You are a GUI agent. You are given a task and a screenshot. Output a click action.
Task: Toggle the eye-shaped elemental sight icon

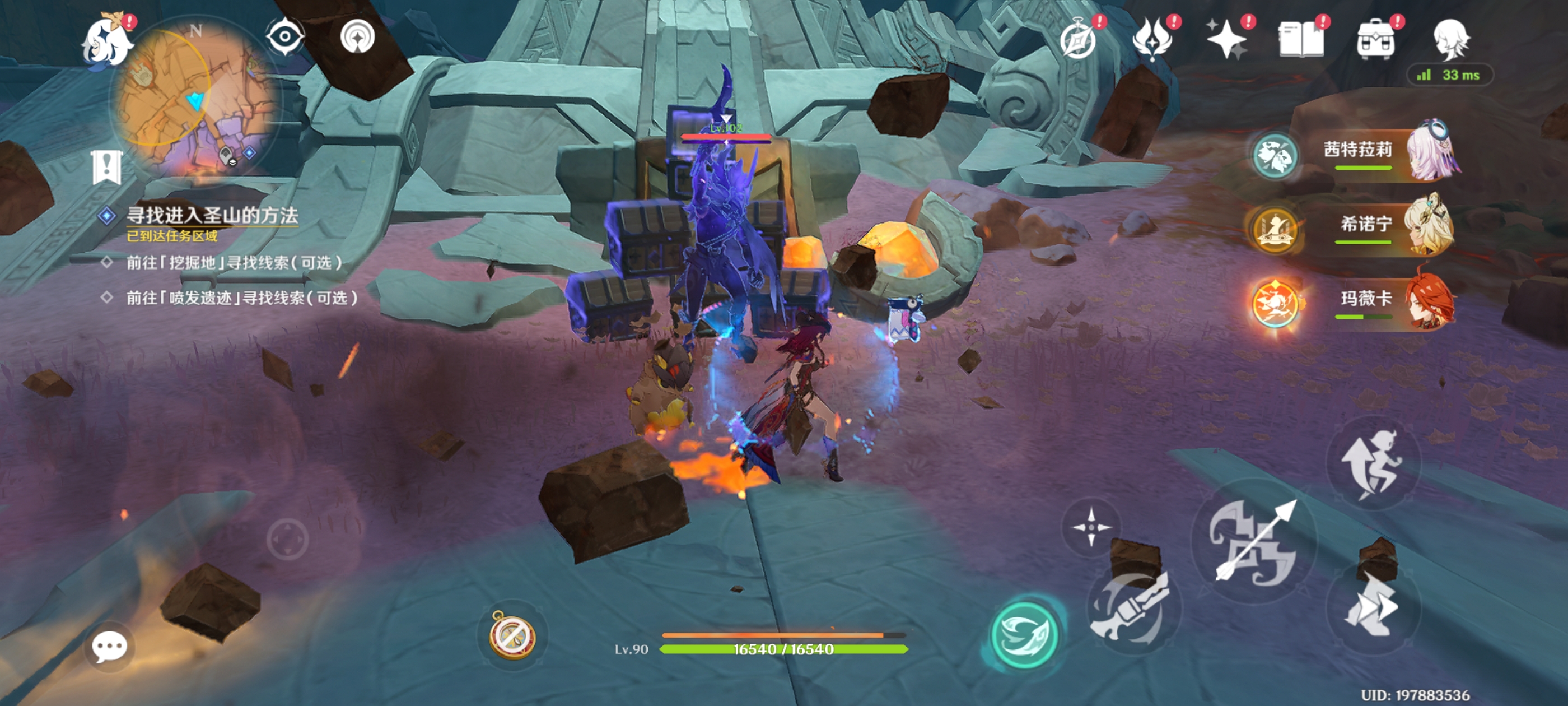tap(284, 36)
